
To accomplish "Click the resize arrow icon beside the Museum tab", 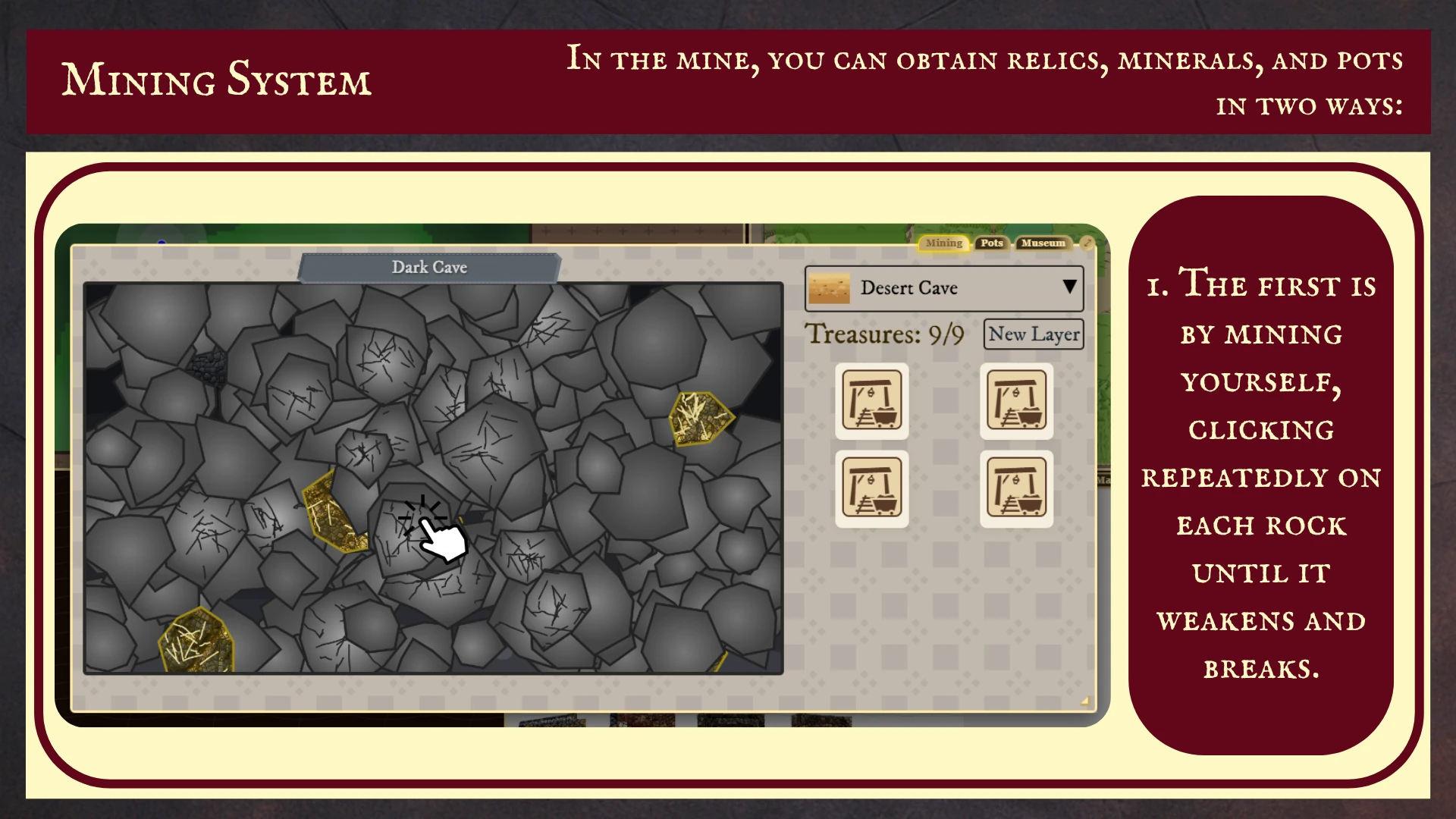I will (1087, 243).
